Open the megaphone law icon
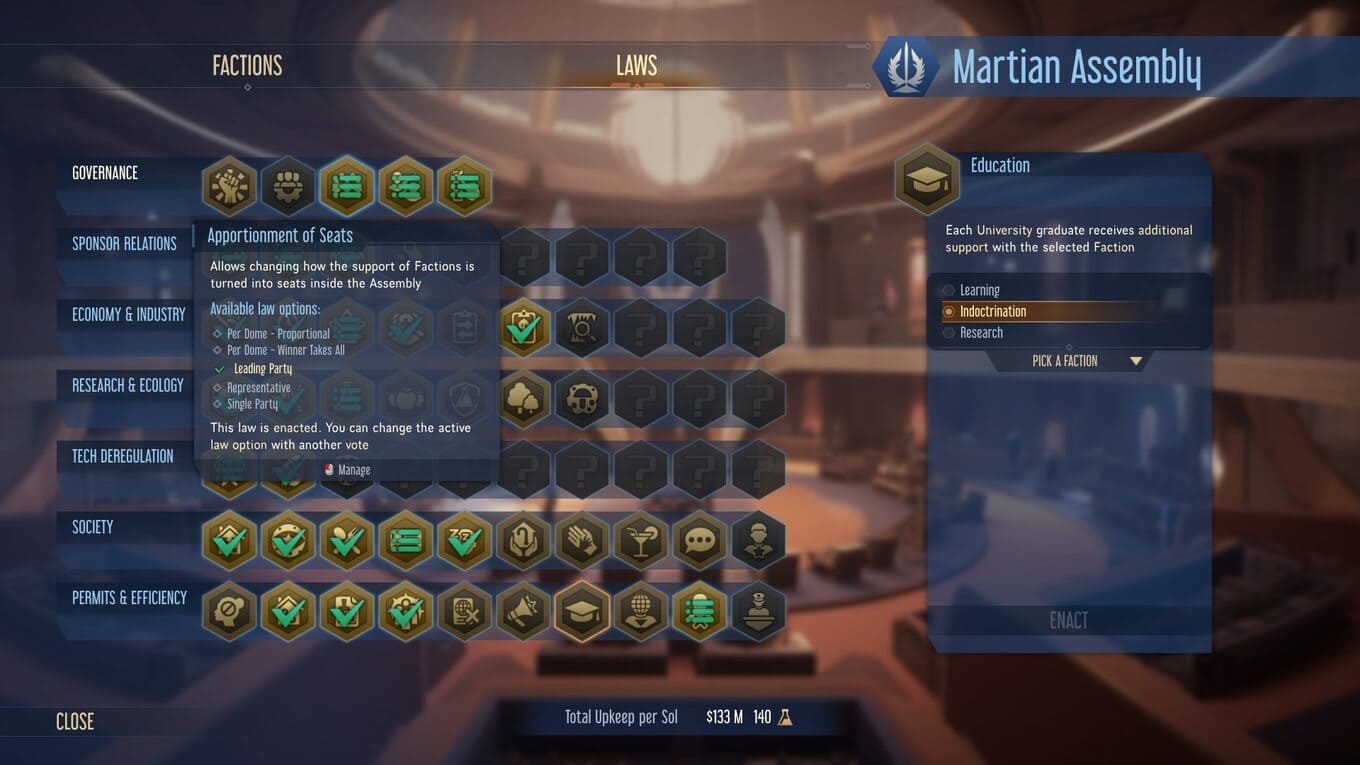 (524, 611)
